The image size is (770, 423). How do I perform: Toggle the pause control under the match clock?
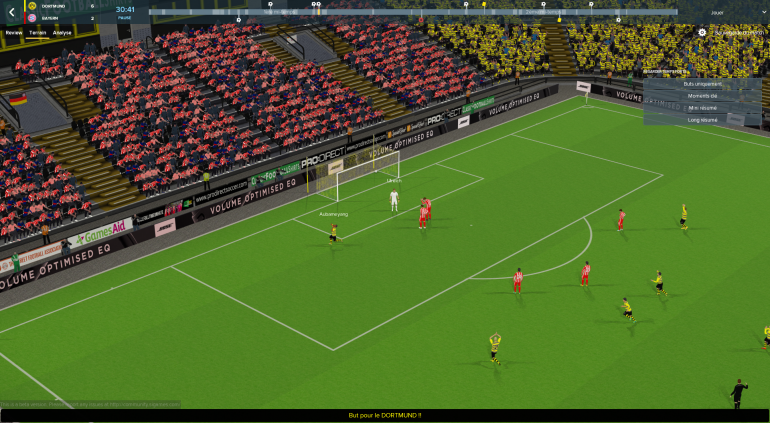(125, 18)
